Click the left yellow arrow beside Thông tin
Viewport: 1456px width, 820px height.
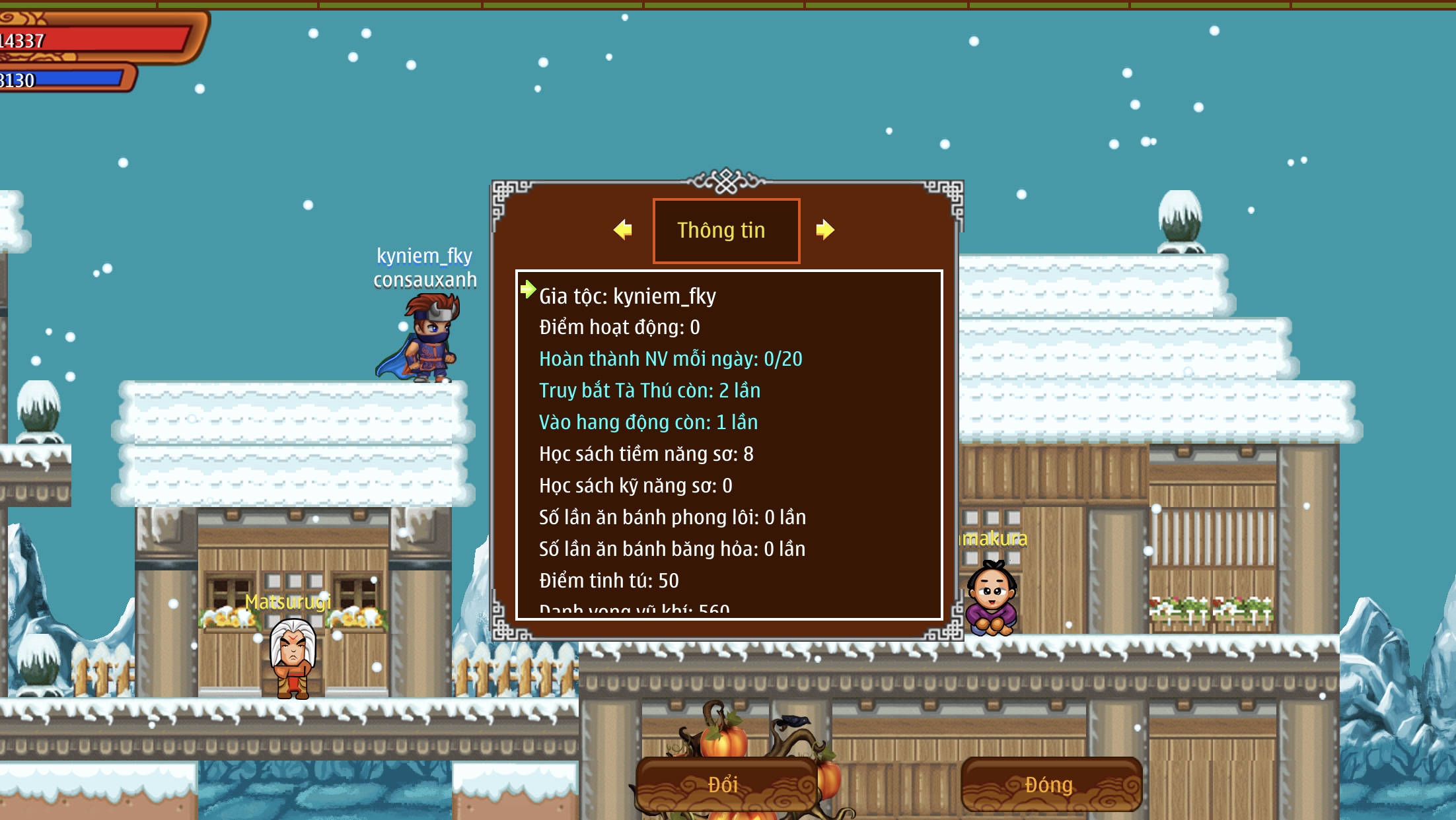(622, 230)
